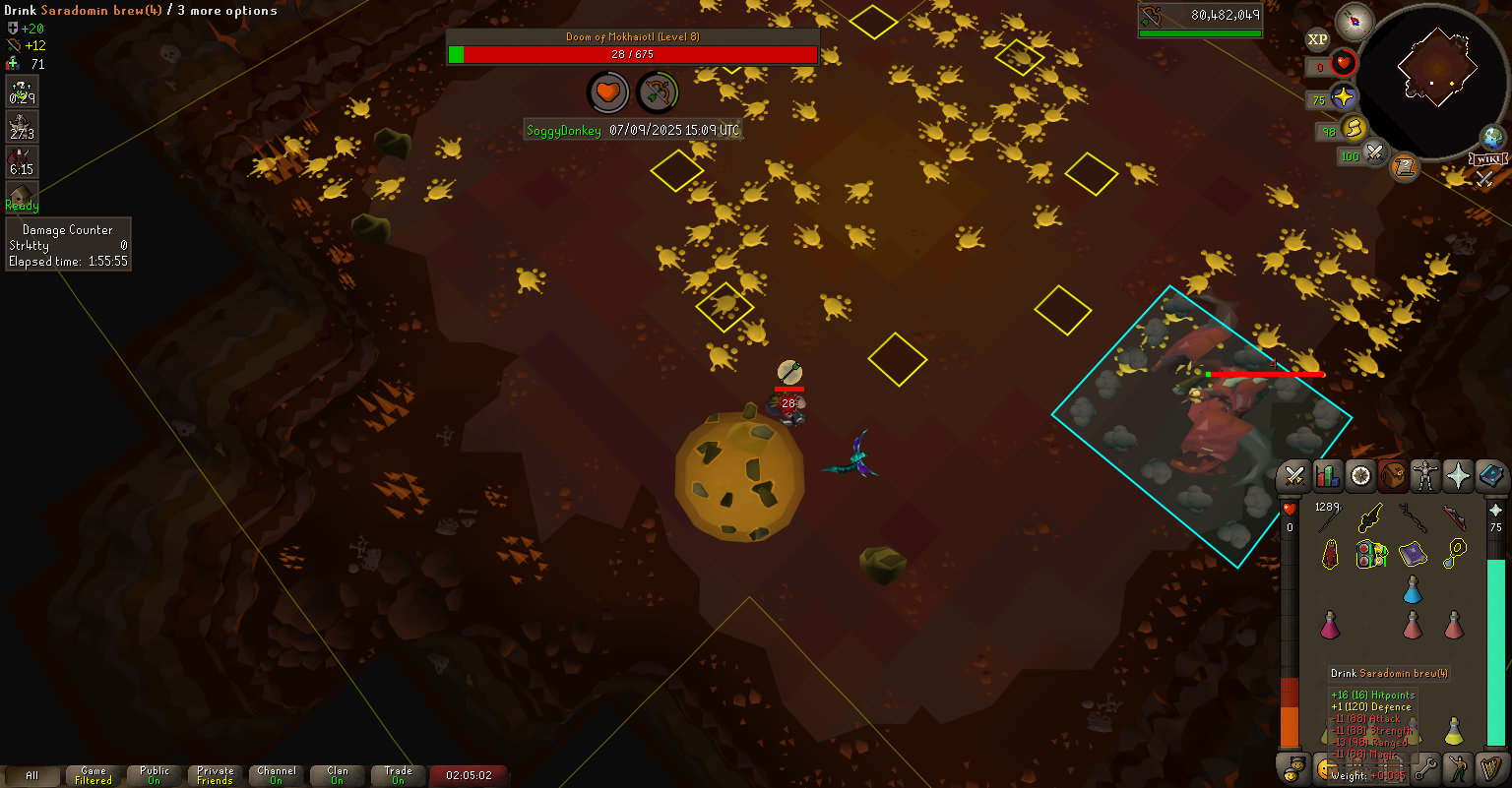Screen dimensions: 1512x788
Task: Open the world map globe
Action: click(1492, 137)
